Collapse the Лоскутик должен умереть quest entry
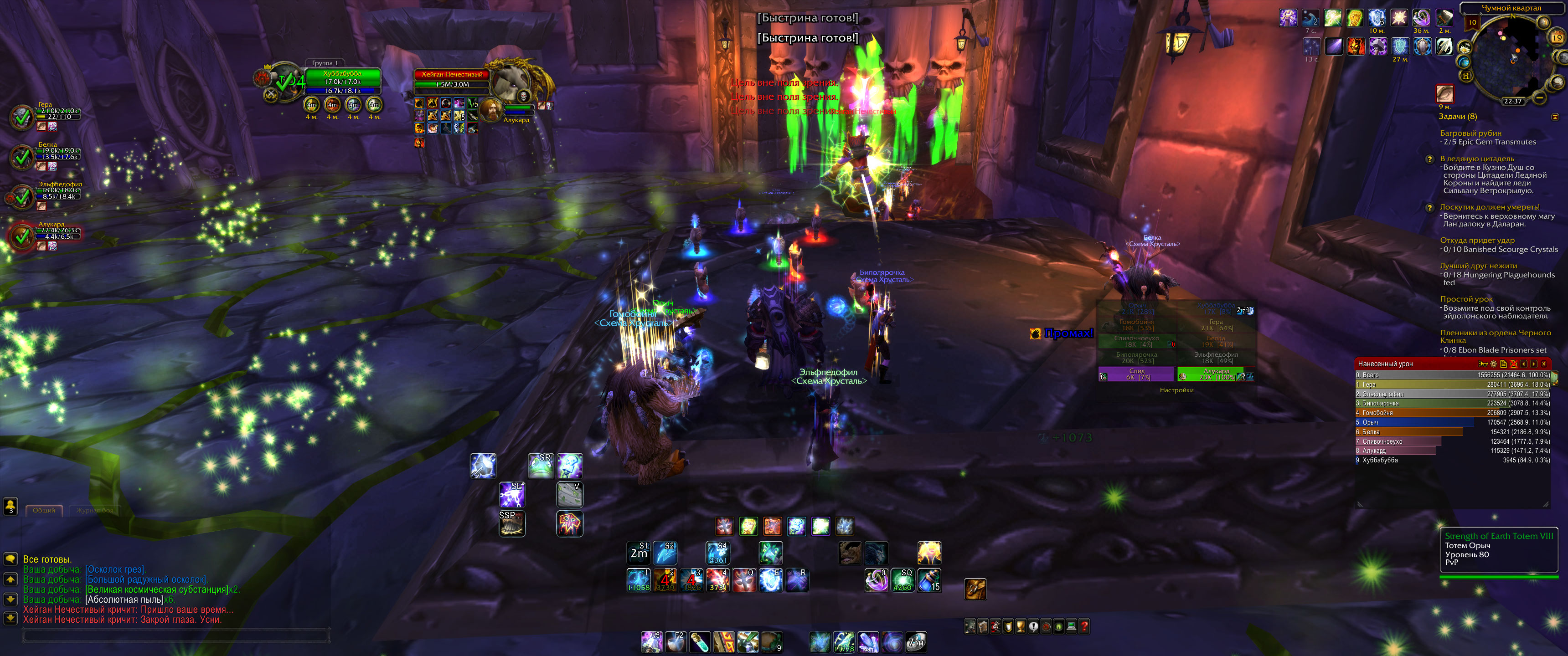 [x=1491, y=207]
